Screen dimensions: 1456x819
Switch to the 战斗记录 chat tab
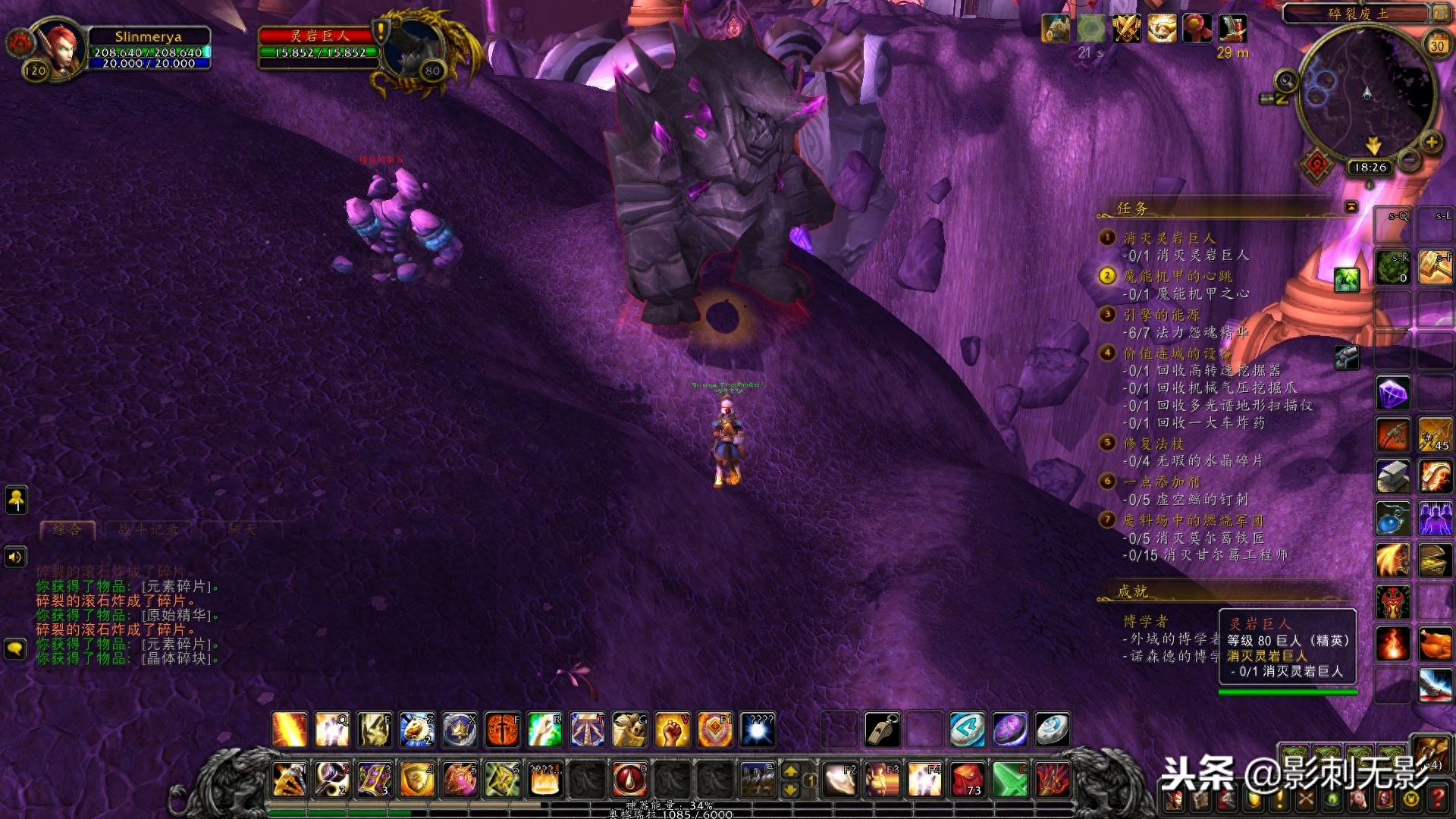pos(148,529)
